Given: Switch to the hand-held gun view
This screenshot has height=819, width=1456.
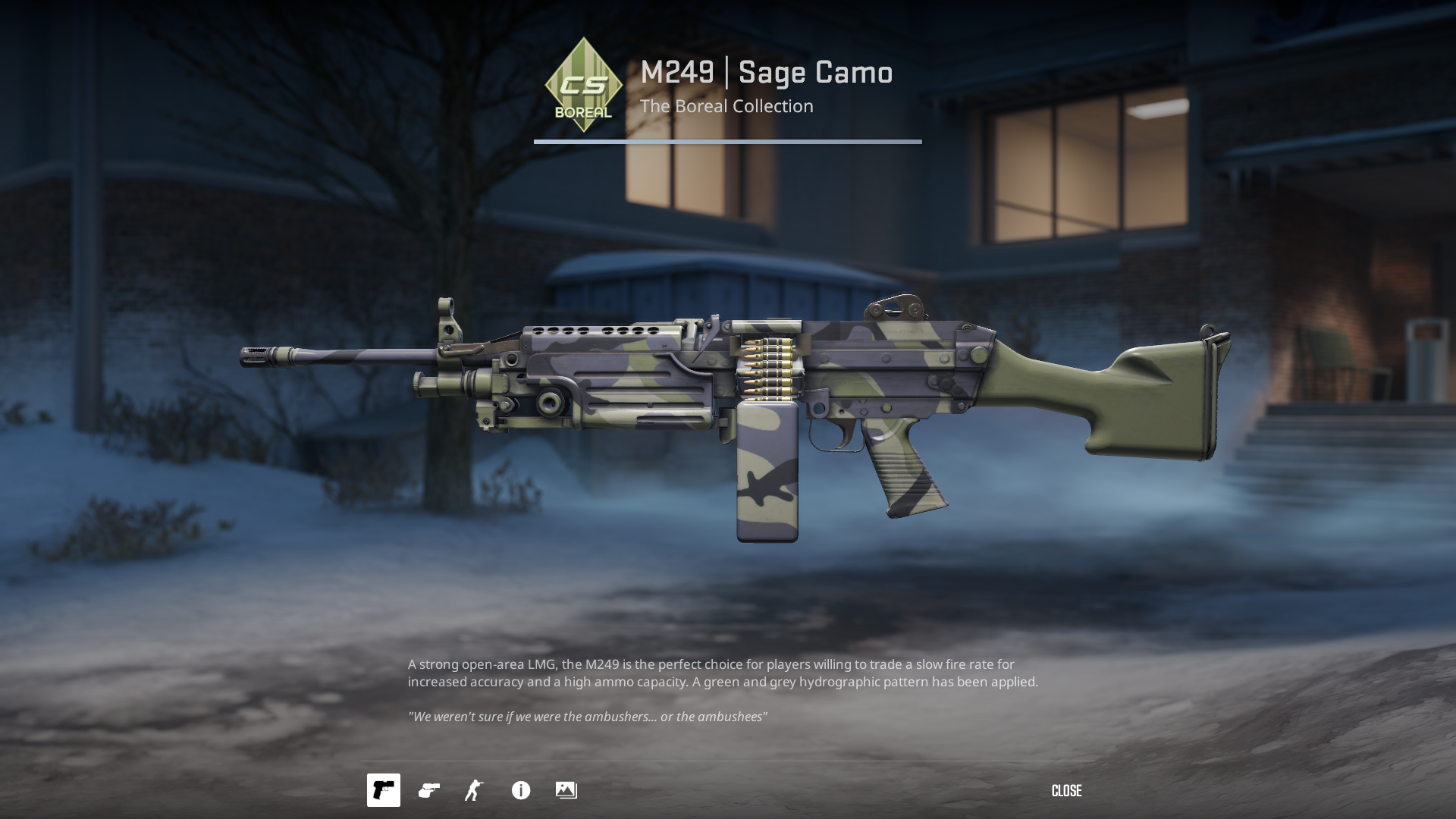Looking at the screenshot, I should tap(429, 790).
